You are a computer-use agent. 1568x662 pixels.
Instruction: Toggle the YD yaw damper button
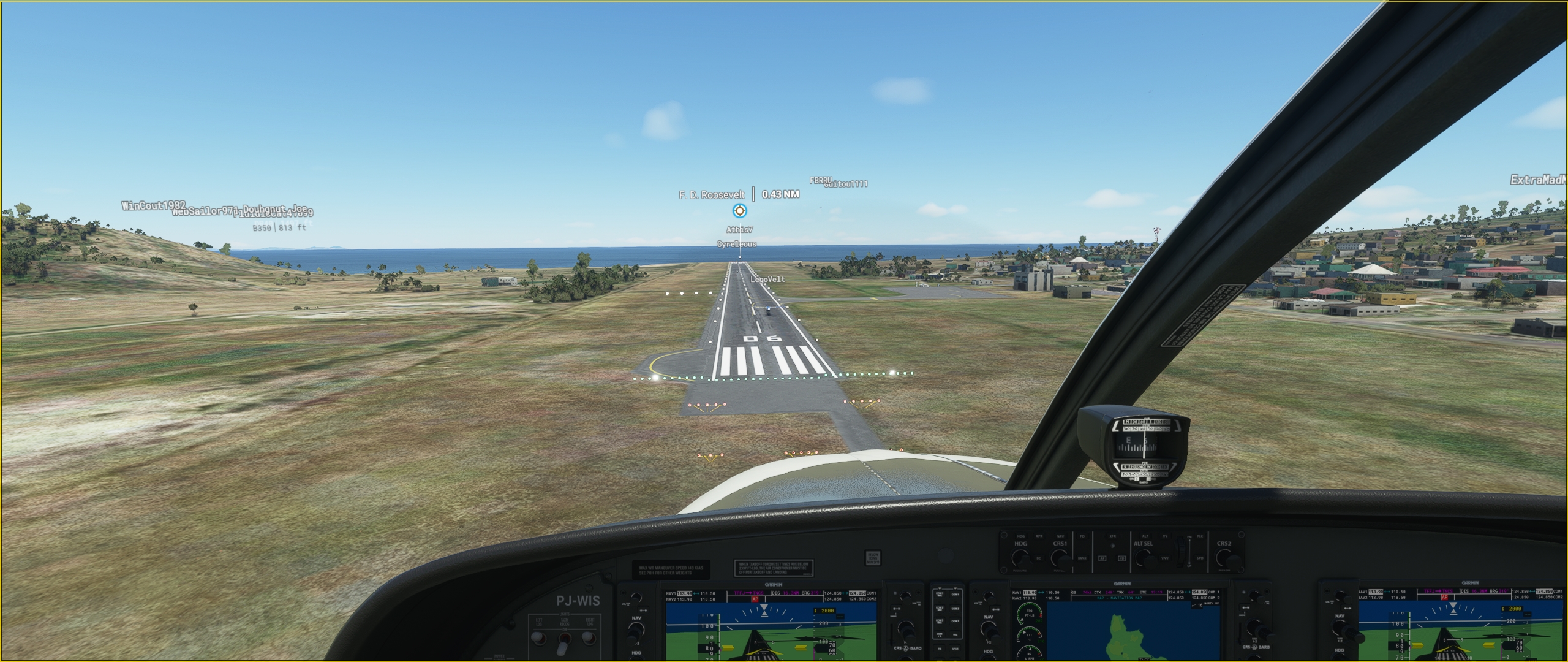click(1122, 558)
